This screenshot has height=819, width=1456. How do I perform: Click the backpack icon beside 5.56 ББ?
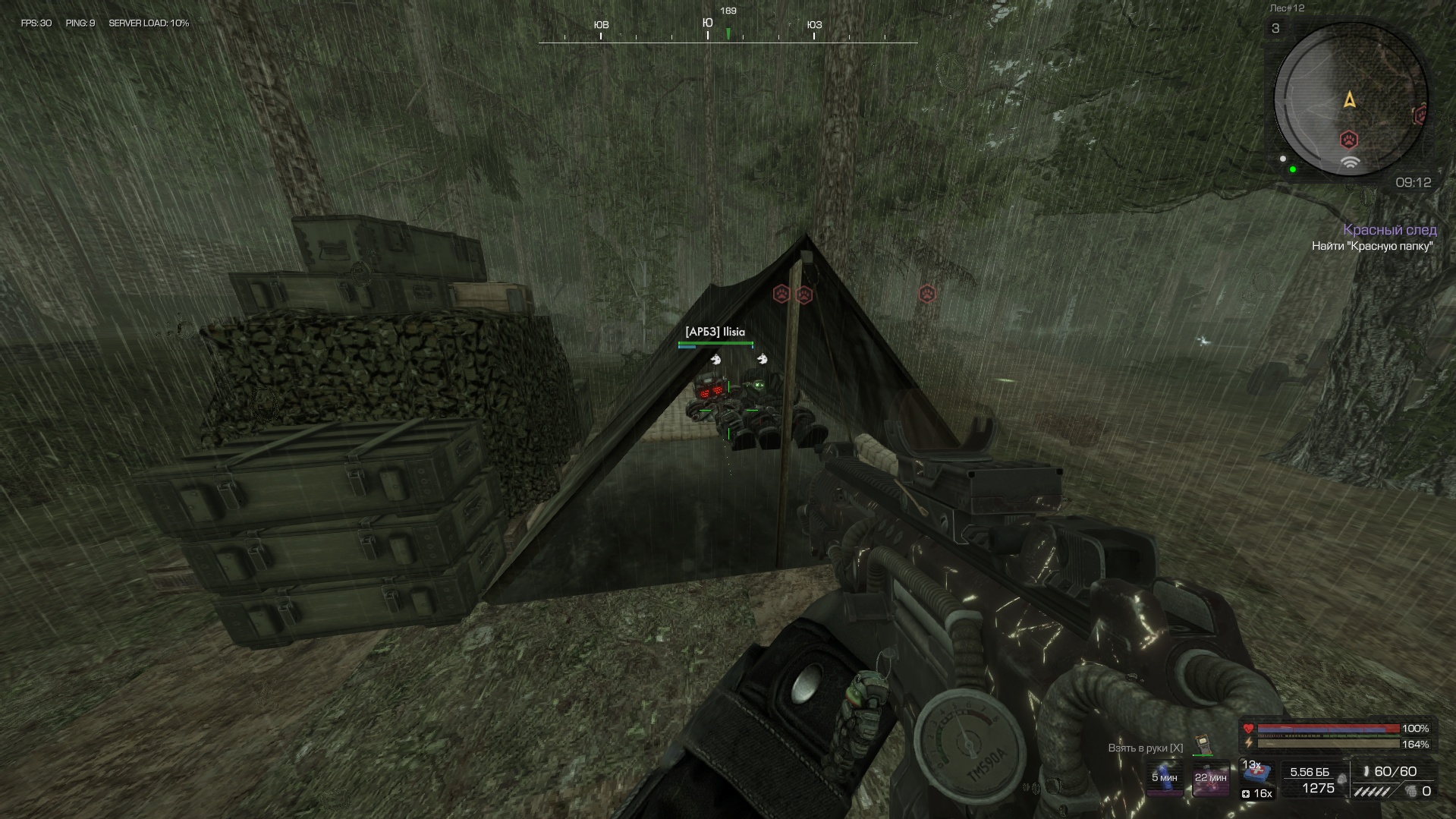coord(1341,779)
